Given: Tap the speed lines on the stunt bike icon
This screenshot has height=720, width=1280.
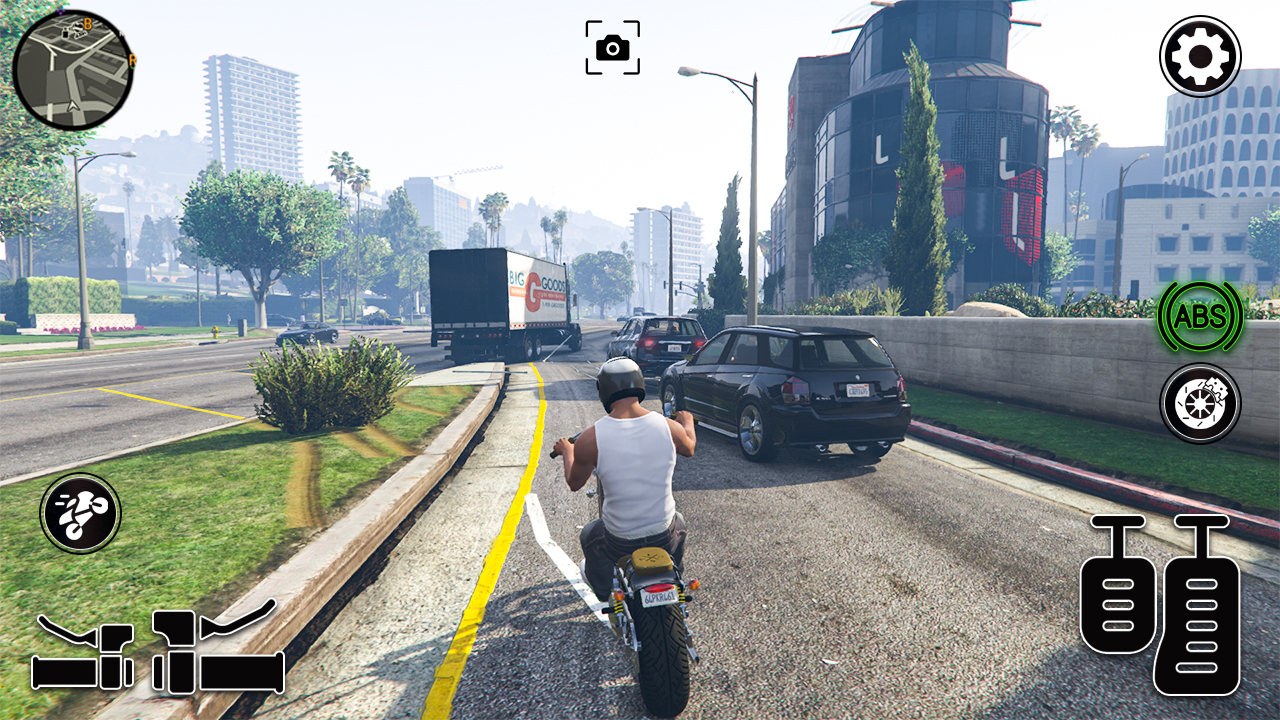Looking at the screenshot, I should [61, 500].
